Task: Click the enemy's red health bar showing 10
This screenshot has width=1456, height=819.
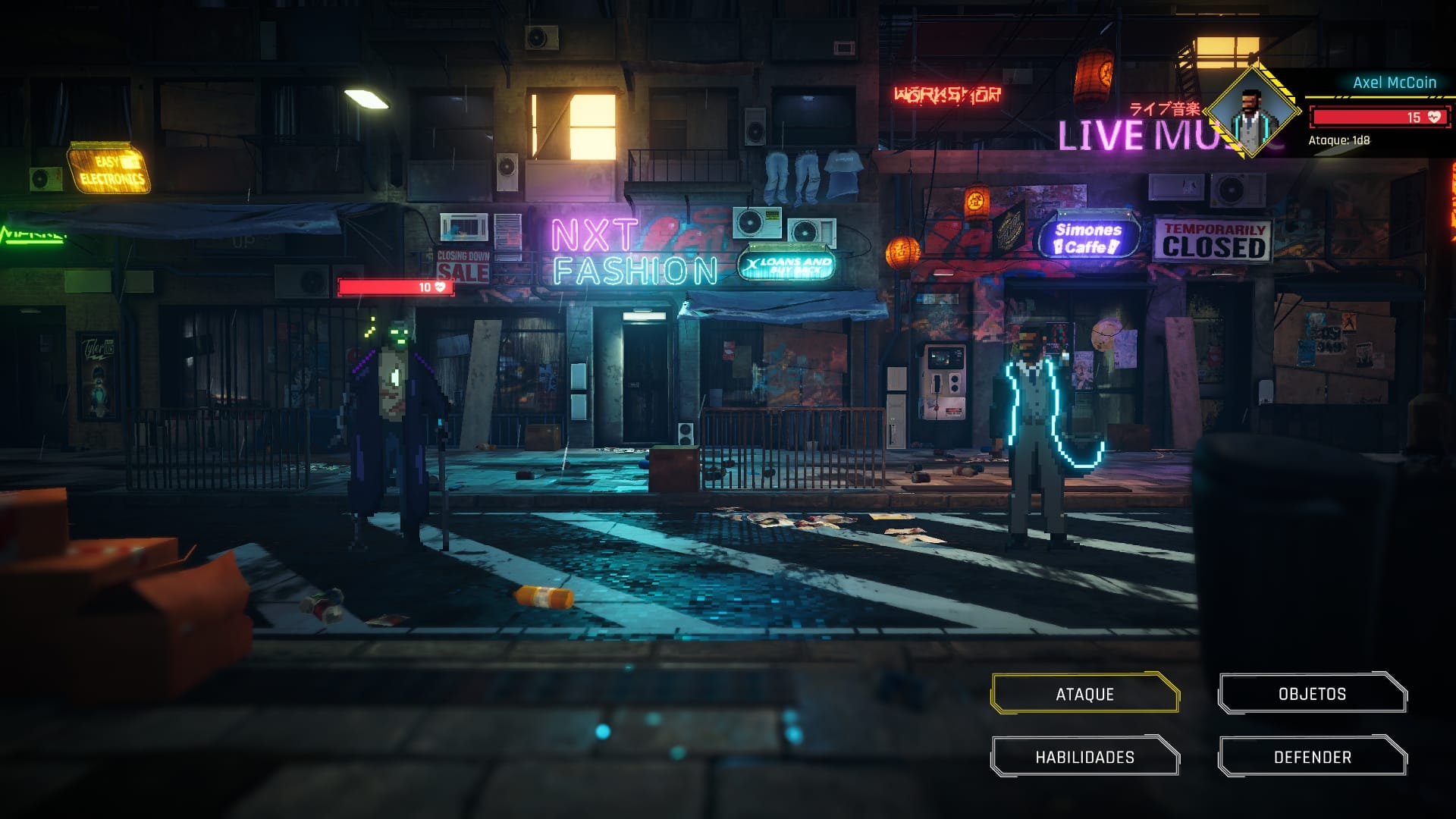Action: click(387, 288)
